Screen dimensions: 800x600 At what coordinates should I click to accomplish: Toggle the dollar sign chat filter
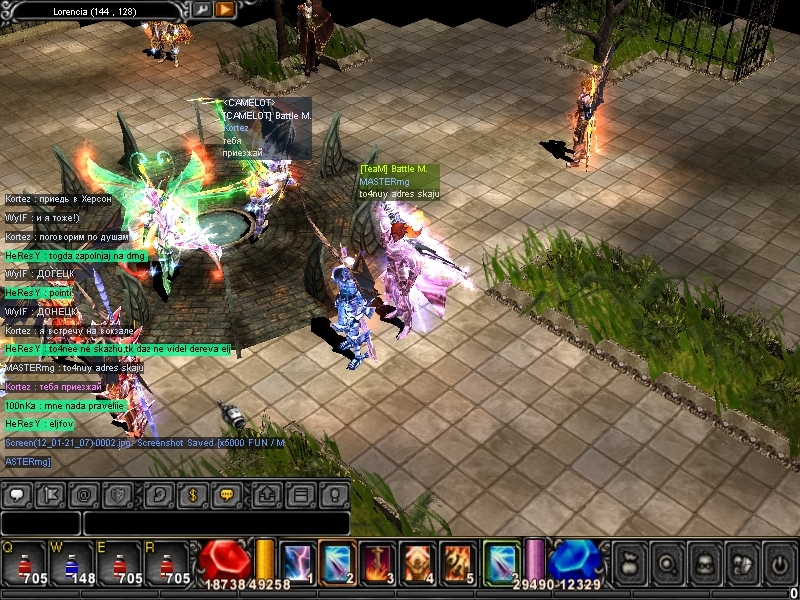(x=194, y=494)
